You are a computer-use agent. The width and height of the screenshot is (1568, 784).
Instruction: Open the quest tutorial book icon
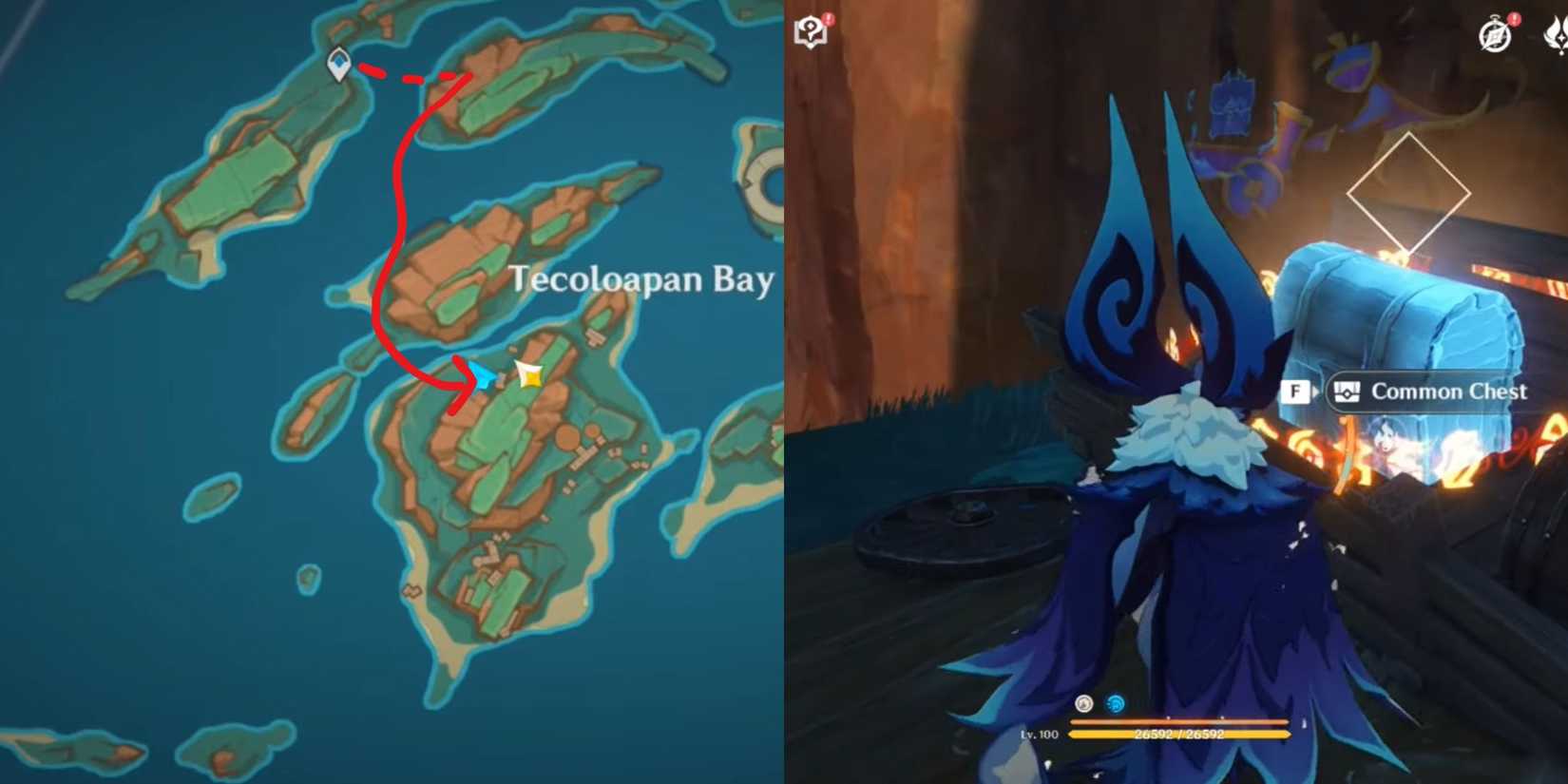pyautogui.click(x=810, y=32)
